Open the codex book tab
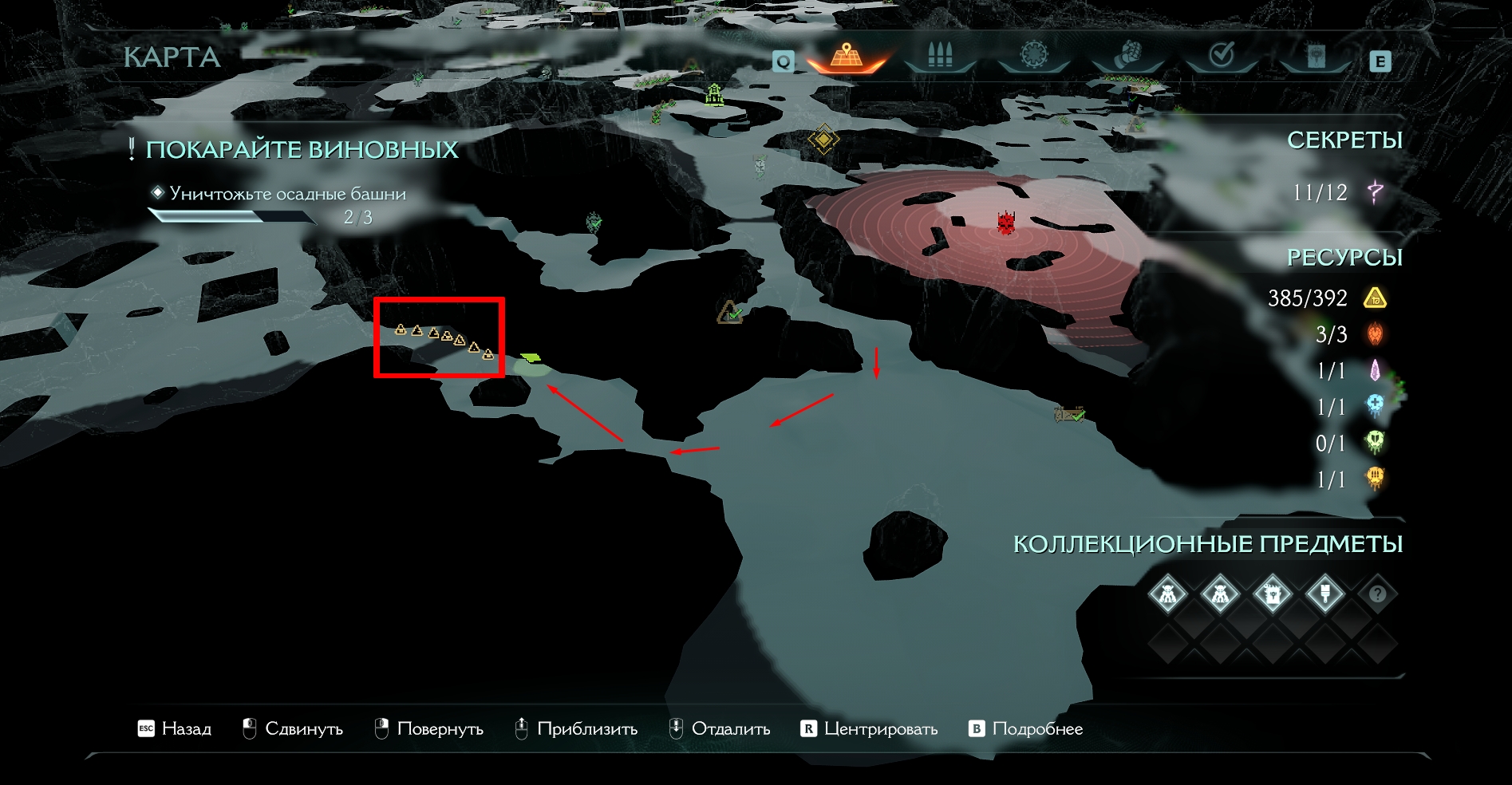Image resolution: width=1512 pixels, height=785 pixels. point(1315,56)
